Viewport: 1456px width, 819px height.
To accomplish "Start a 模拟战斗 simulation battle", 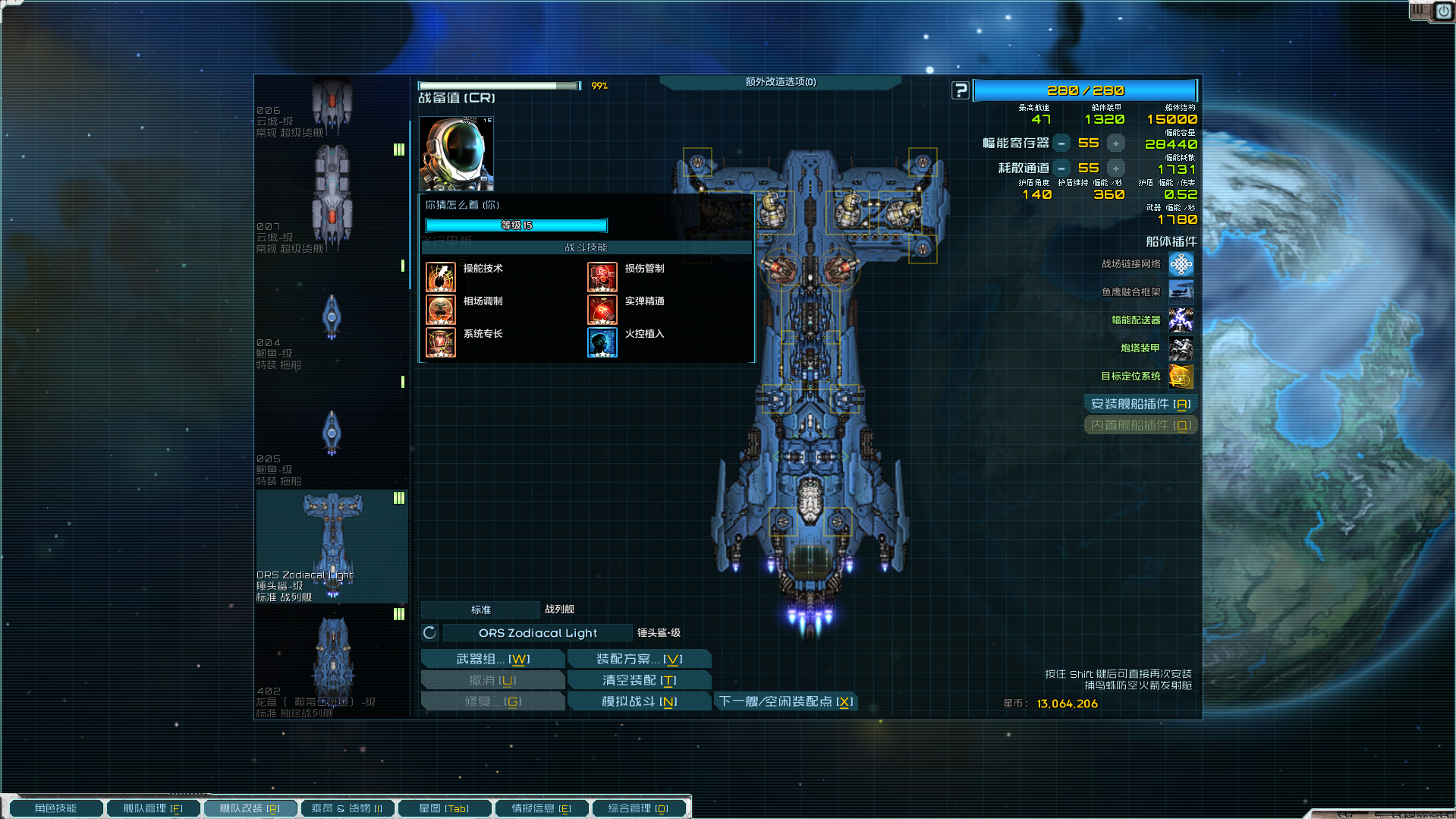I will point(639,701).
